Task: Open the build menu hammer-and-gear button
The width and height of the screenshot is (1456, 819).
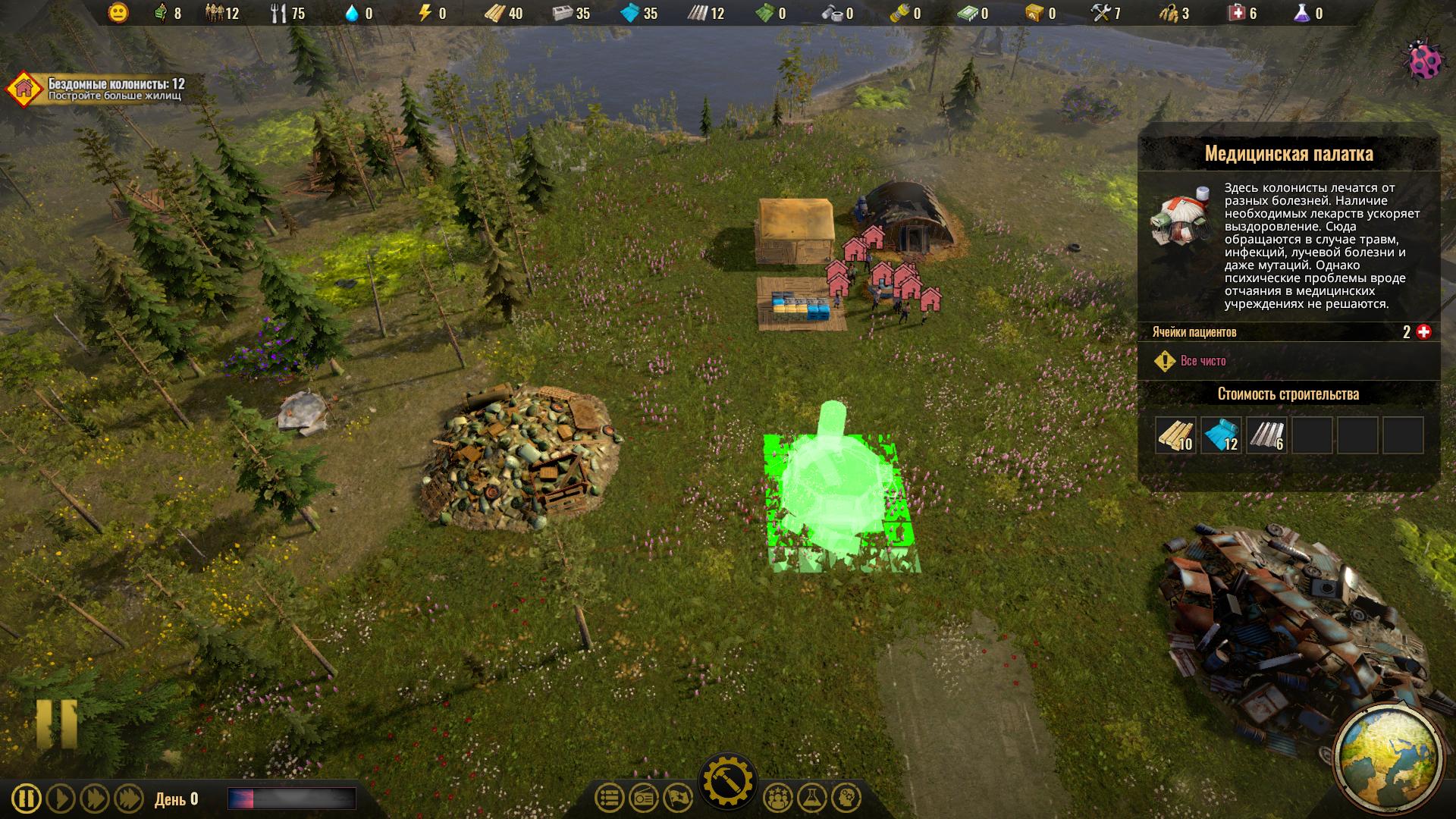Action: [x=727, y=781]
